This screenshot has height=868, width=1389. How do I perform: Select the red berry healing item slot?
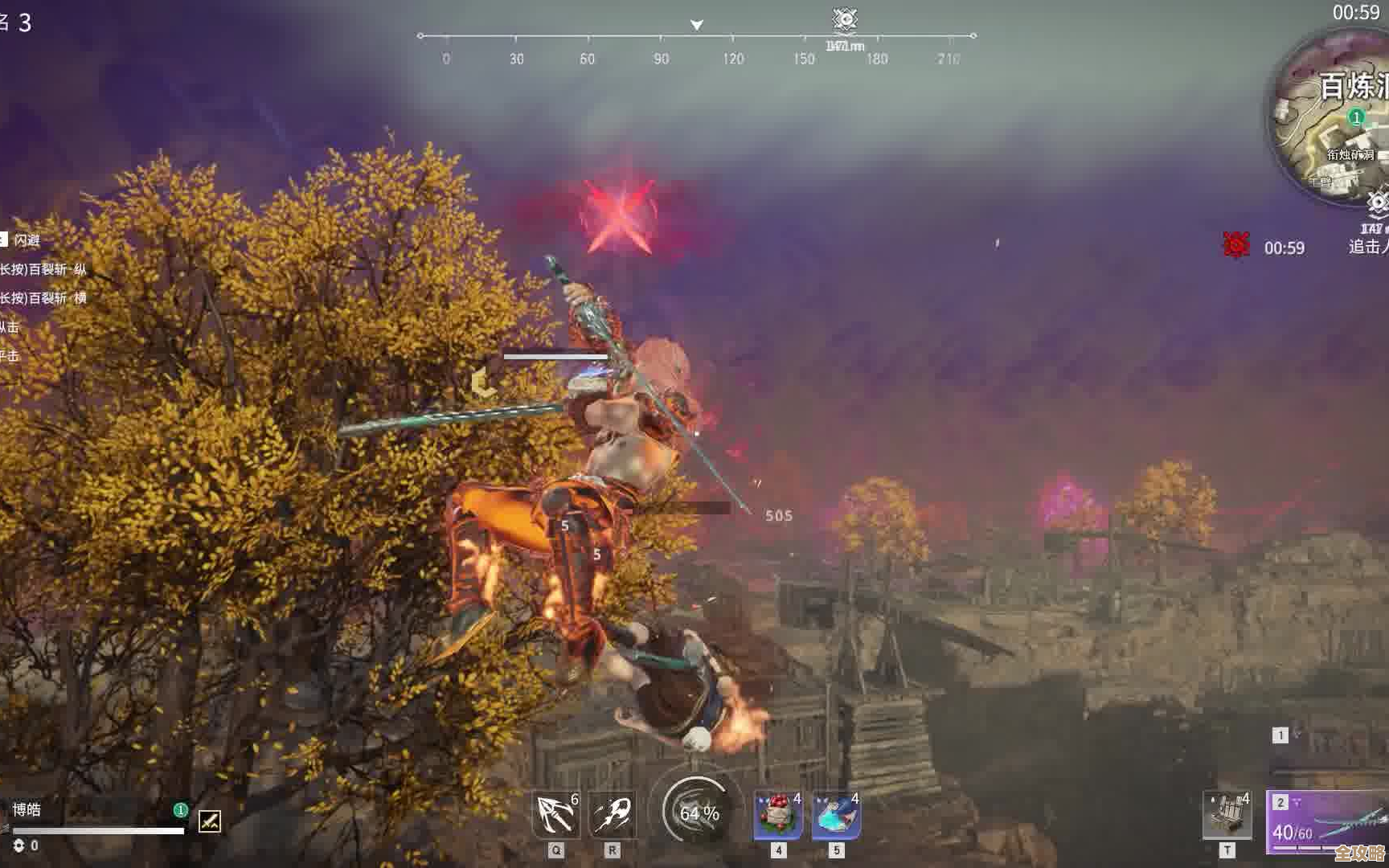[777, 815]
